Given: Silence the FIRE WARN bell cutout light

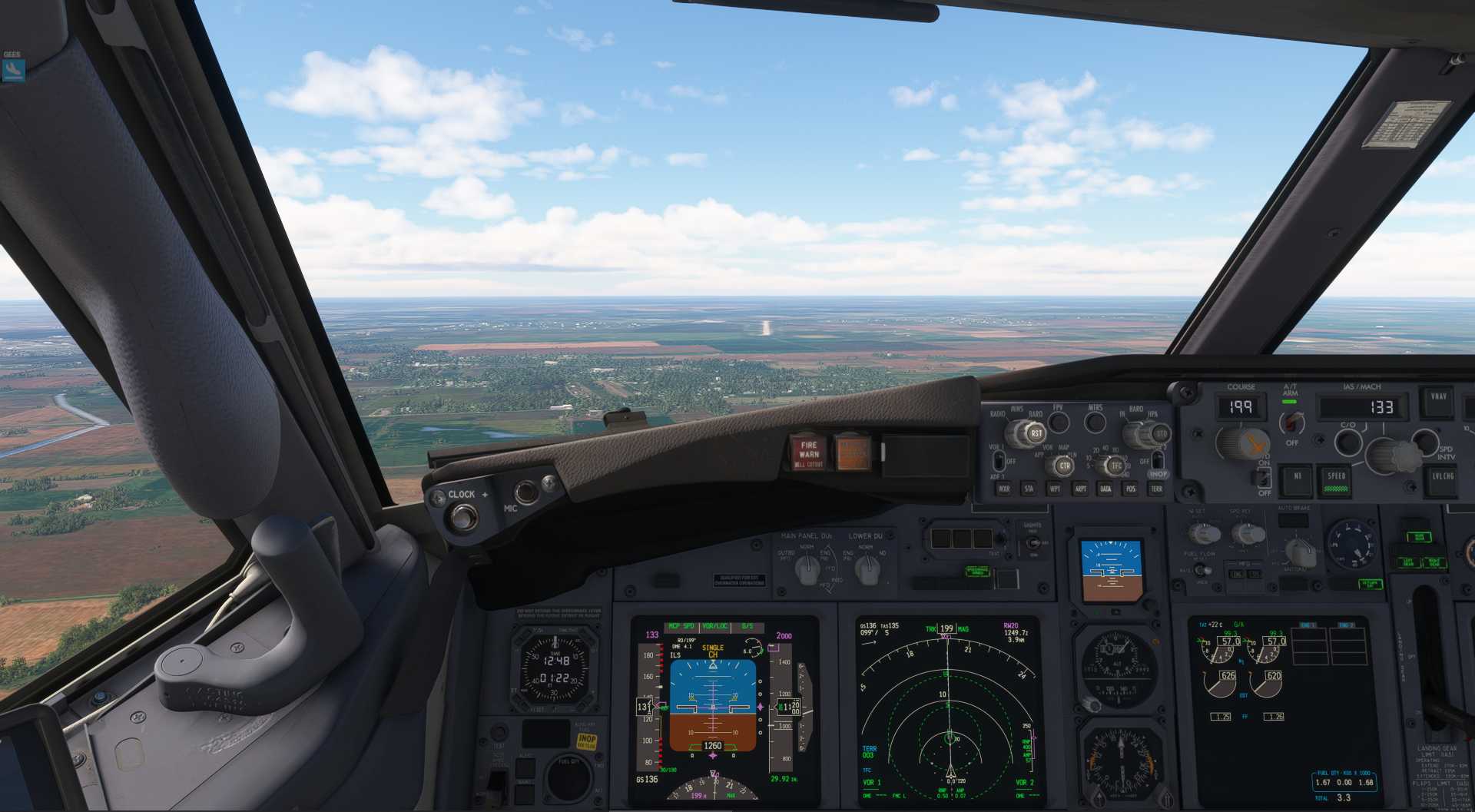Looking at the screenshot, I should click(x=809, y=453).
